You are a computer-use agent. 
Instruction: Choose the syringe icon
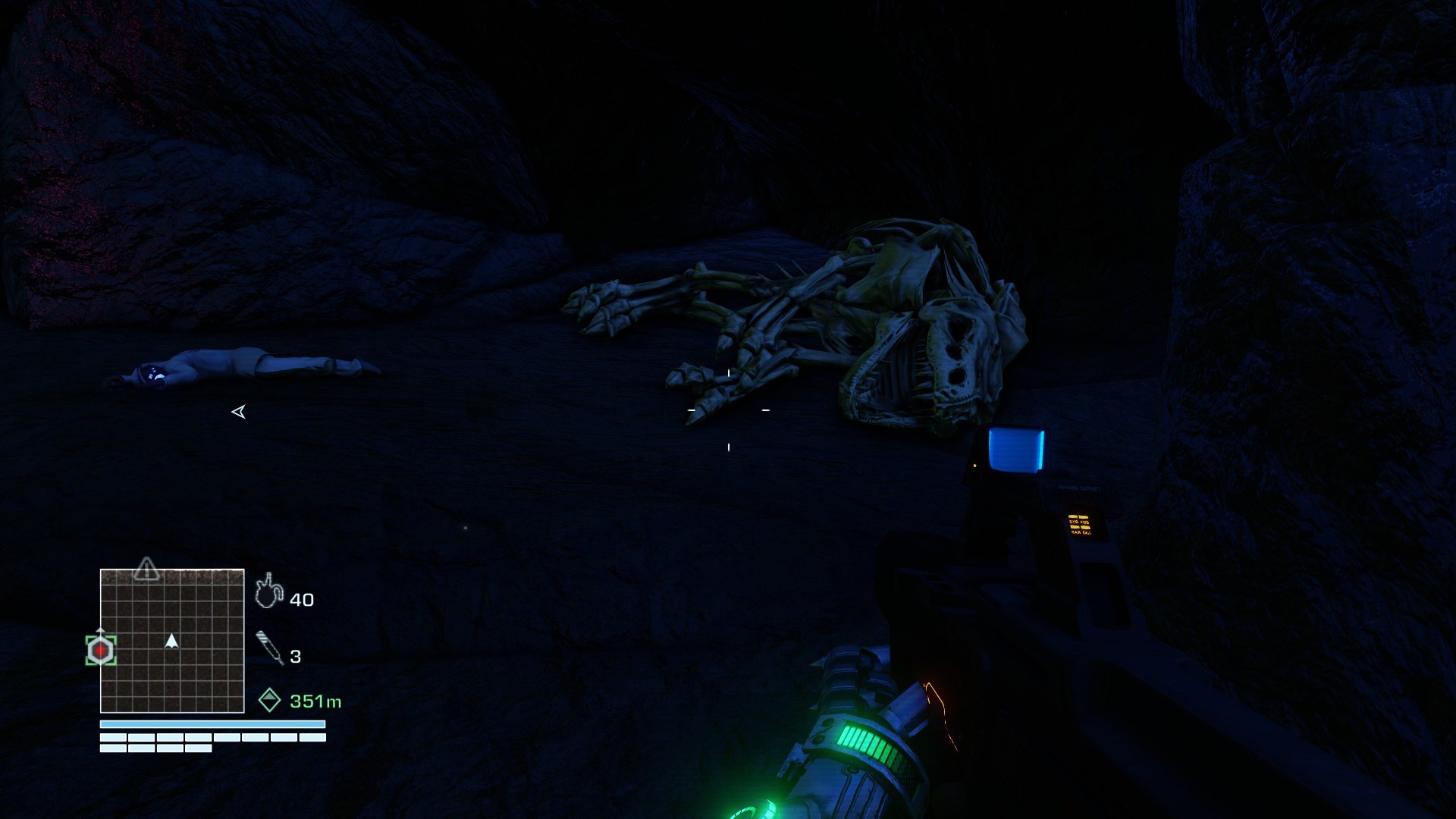click(270, 648)
